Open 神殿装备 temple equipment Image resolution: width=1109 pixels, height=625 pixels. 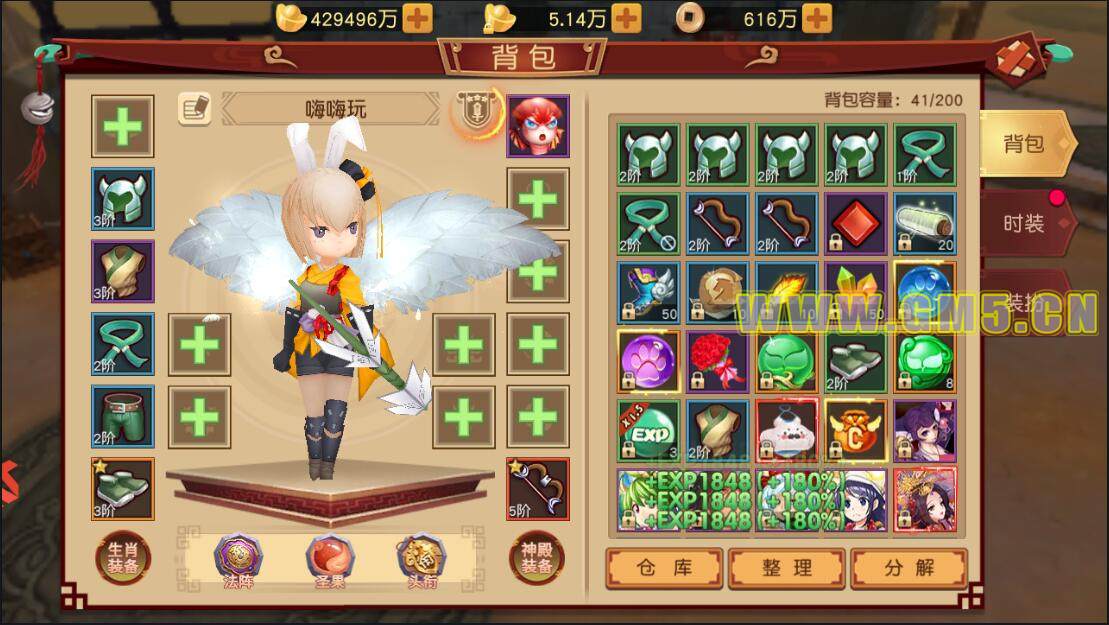(x=537, y=556)
